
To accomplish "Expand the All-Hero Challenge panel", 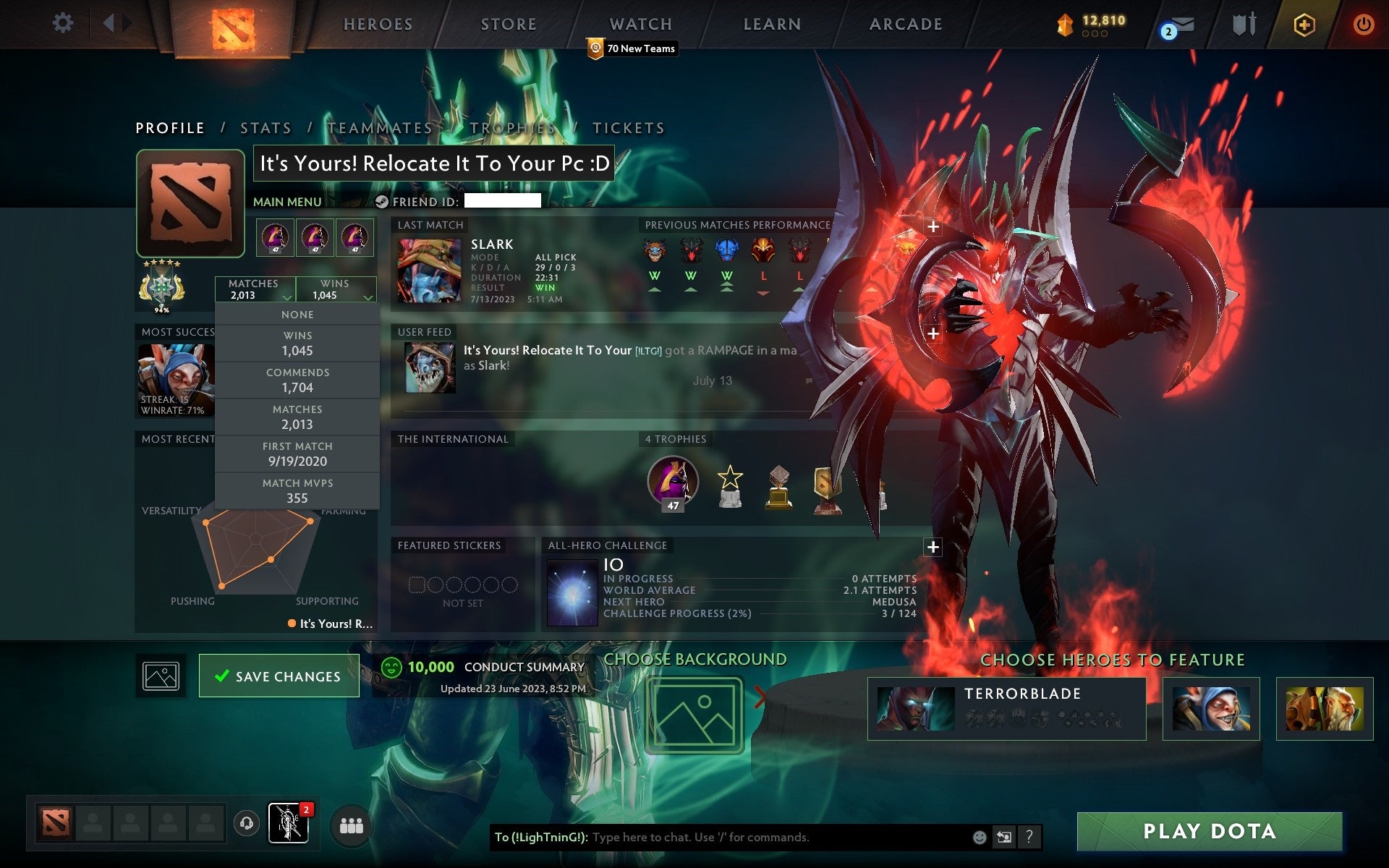I will (933, 548).
